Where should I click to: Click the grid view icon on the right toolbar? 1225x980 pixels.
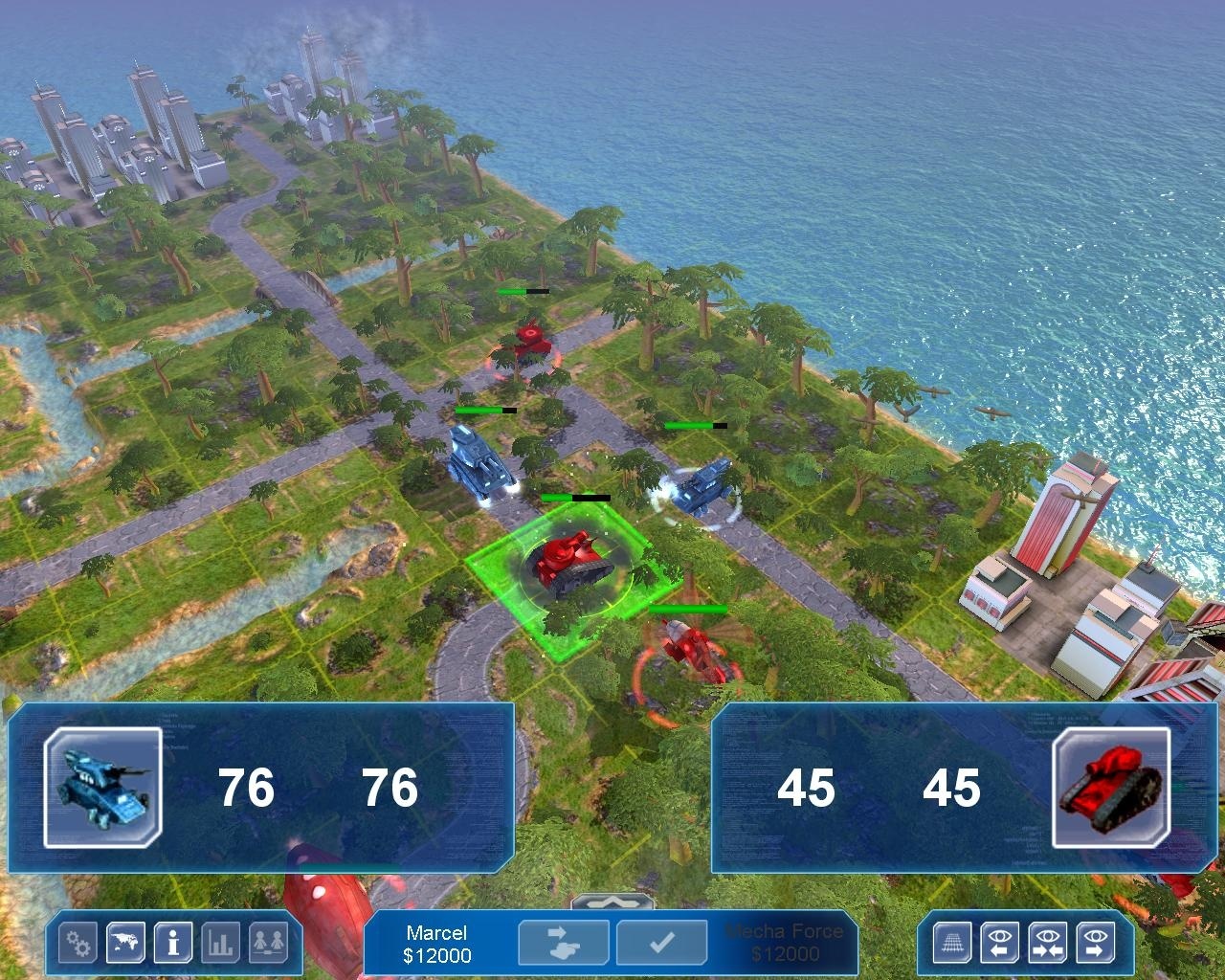tap(950, 943)
